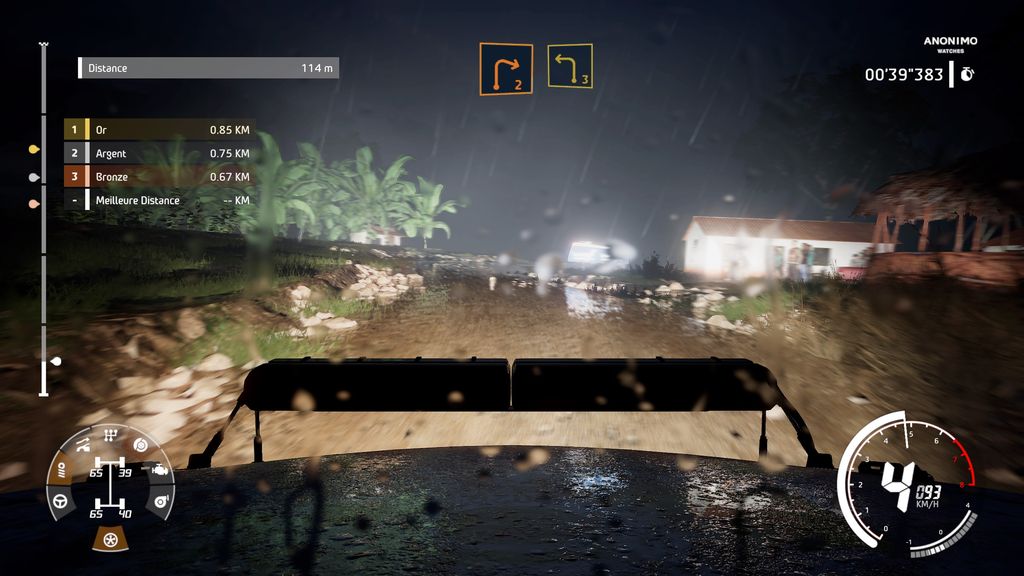Click the turbo damage icon

[160, 501]
